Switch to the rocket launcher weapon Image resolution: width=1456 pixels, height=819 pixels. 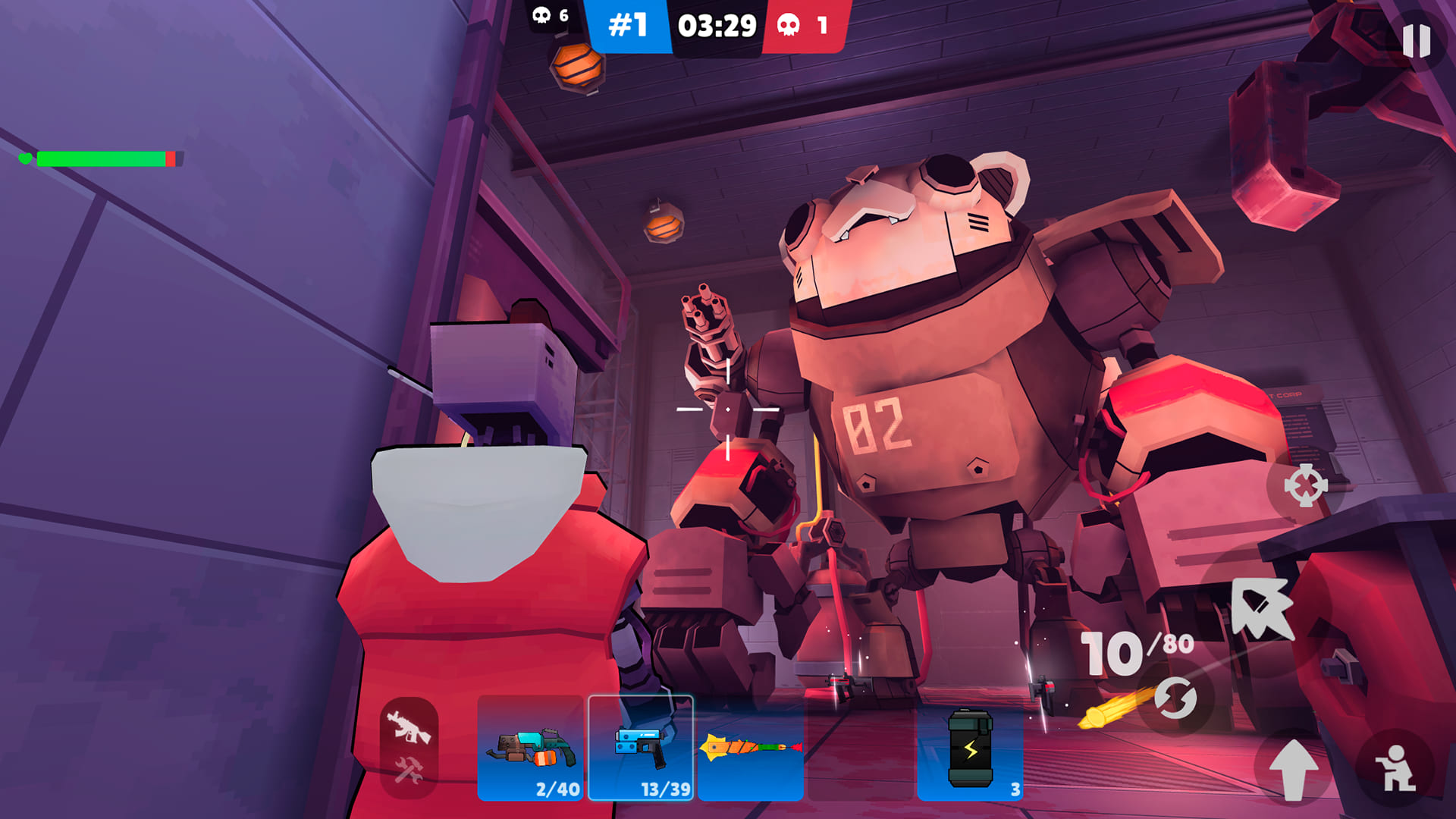tap(749, 751)
